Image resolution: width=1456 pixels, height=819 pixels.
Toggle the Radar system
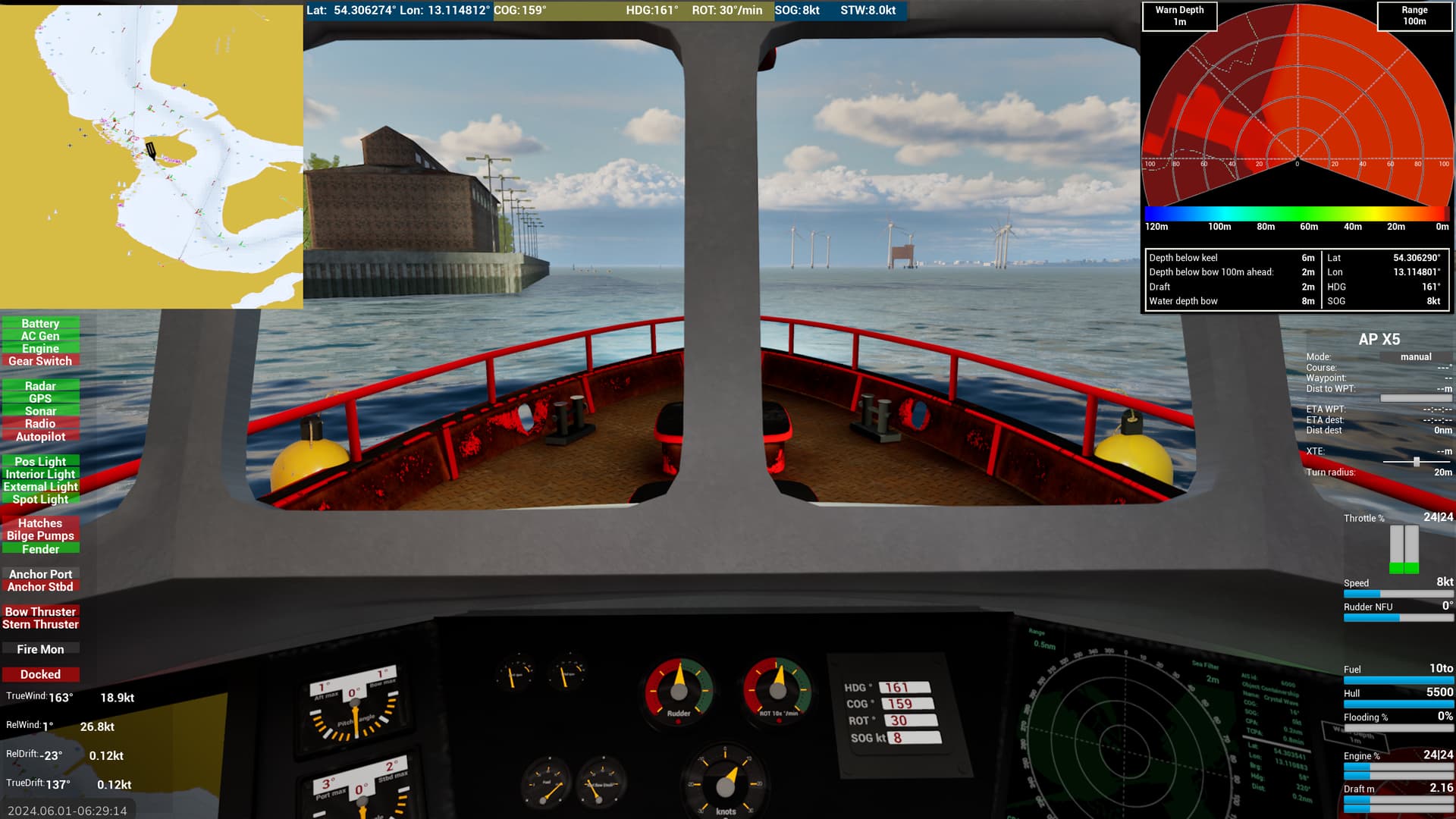[40, 386]
